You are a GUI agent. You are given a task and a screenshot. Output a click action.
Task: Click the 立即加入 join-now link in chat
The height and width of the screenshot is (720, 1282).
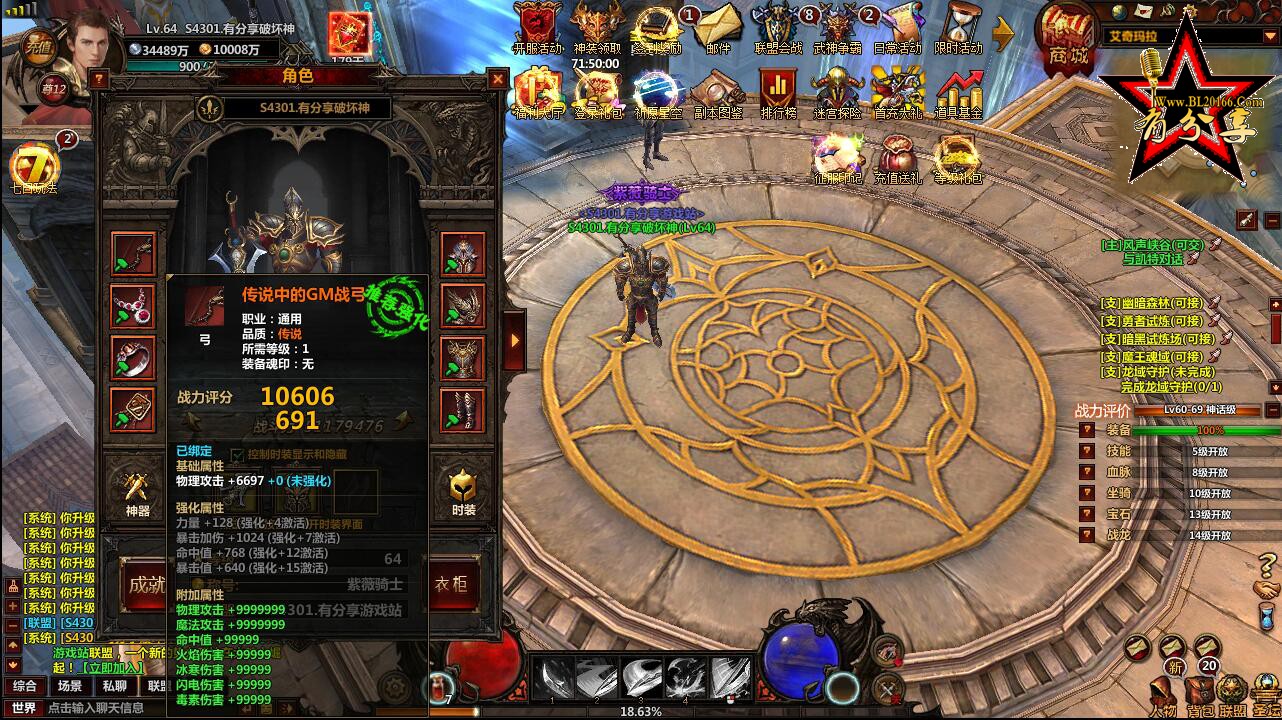tap(112, 667)
